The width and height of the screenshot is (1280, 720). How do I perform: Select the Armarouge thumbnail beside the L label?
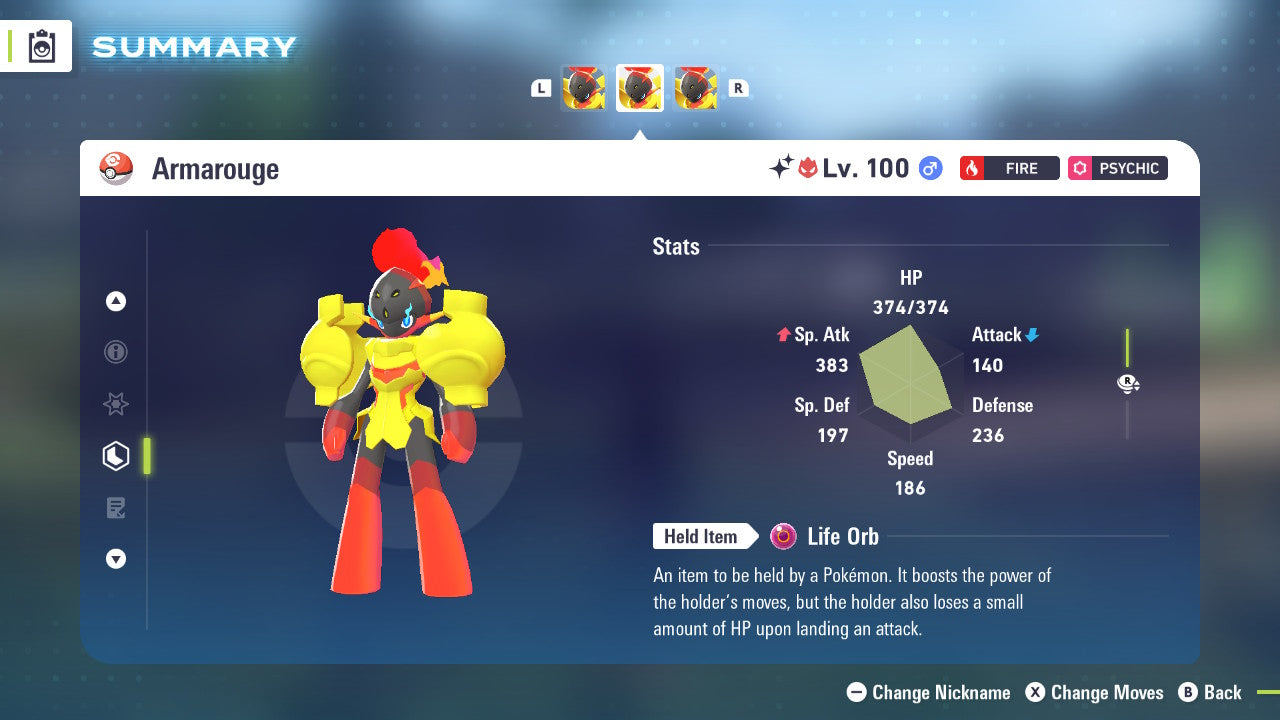(x=584, y=88)
